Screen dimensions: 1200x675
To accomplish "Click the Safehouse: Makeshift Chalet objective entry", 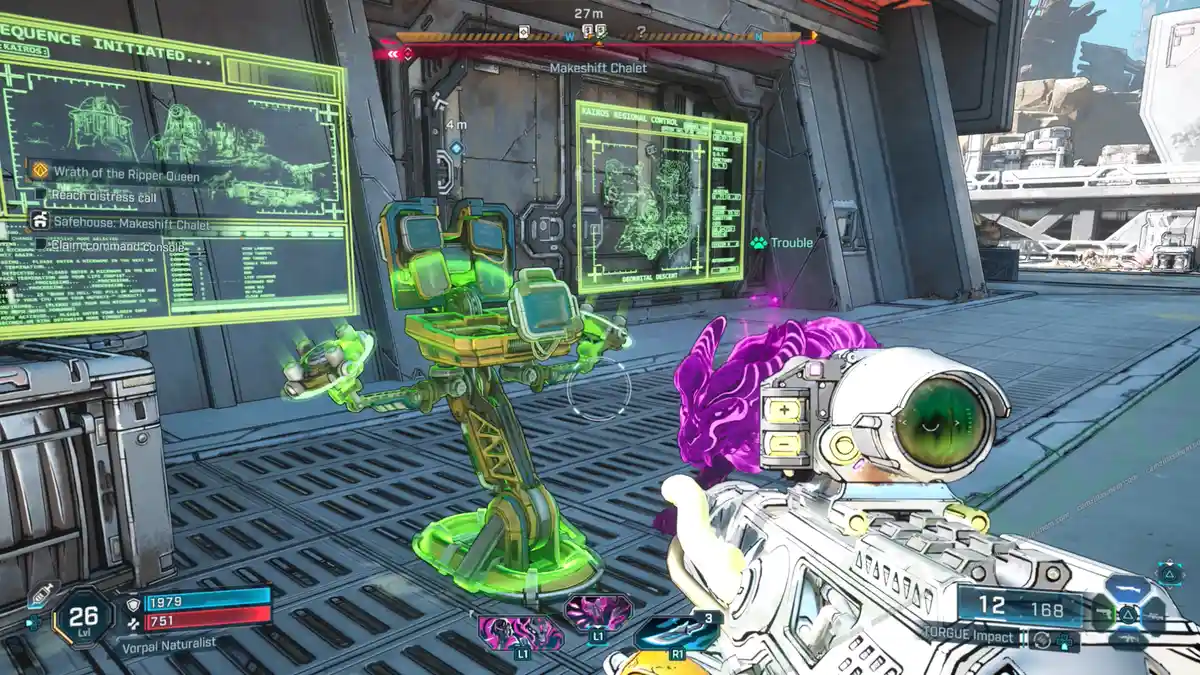I will point(131,224).
